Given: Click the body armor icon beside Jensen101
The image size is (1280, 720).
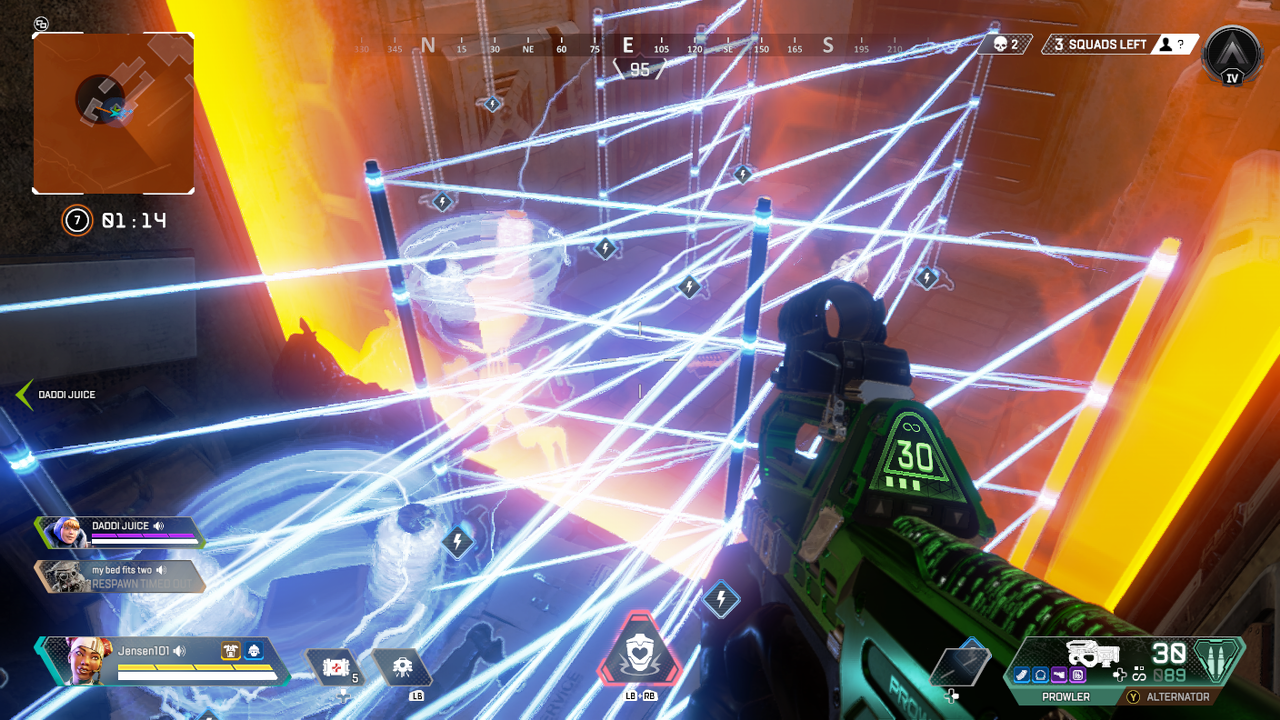Looking at the screenshot, I should point(231,651).
